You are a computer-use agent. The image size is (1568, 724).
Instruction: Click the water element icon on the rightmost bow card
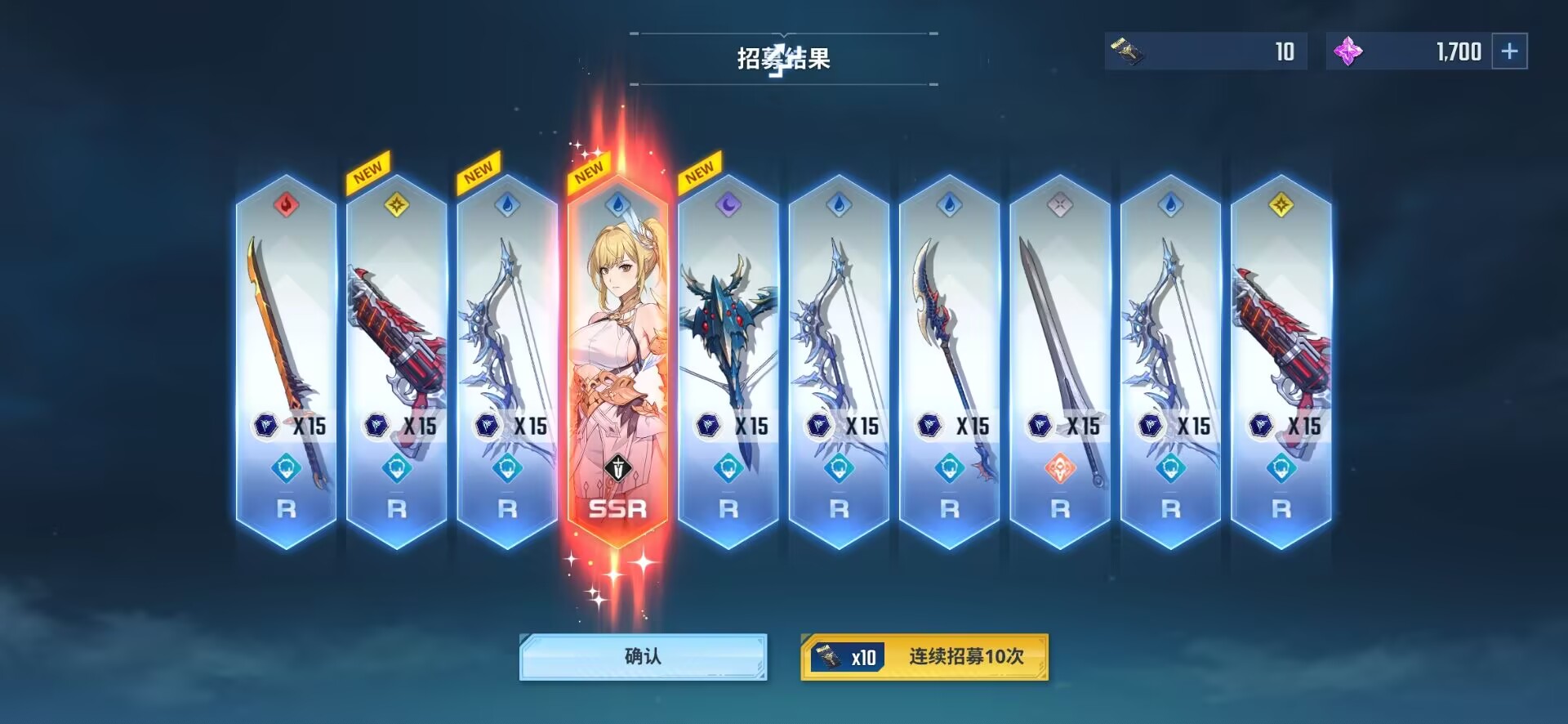[1171, 206]
